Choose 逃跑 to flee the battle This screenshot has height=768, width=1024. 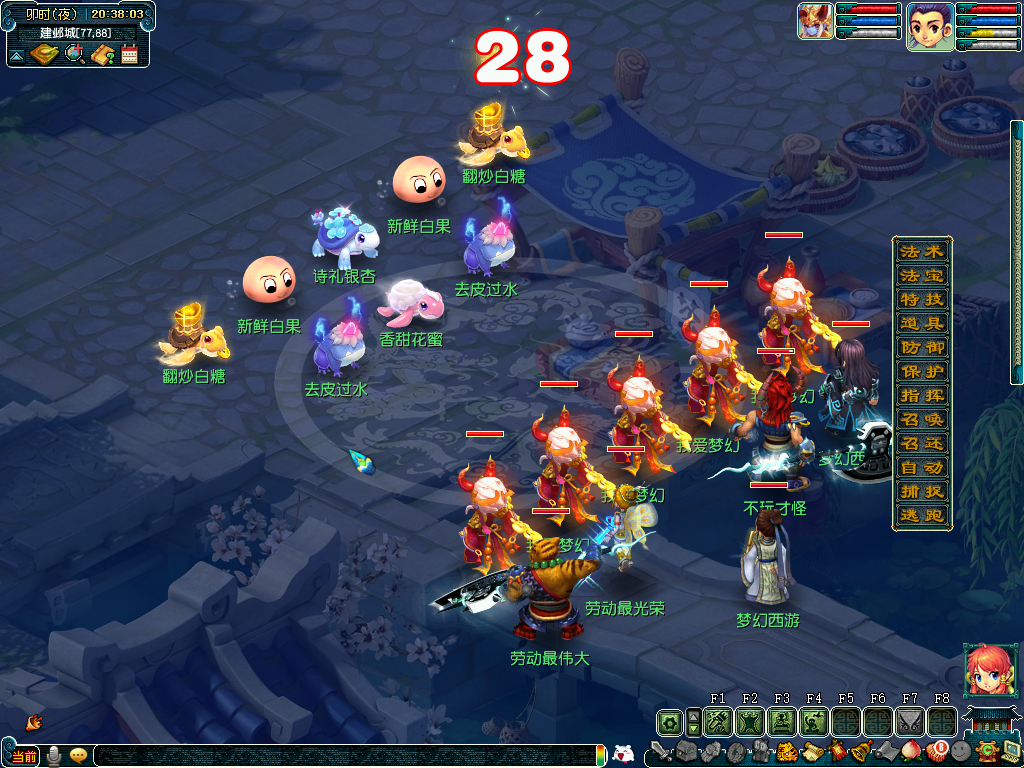pyautogui.click(x=921, y=515)
